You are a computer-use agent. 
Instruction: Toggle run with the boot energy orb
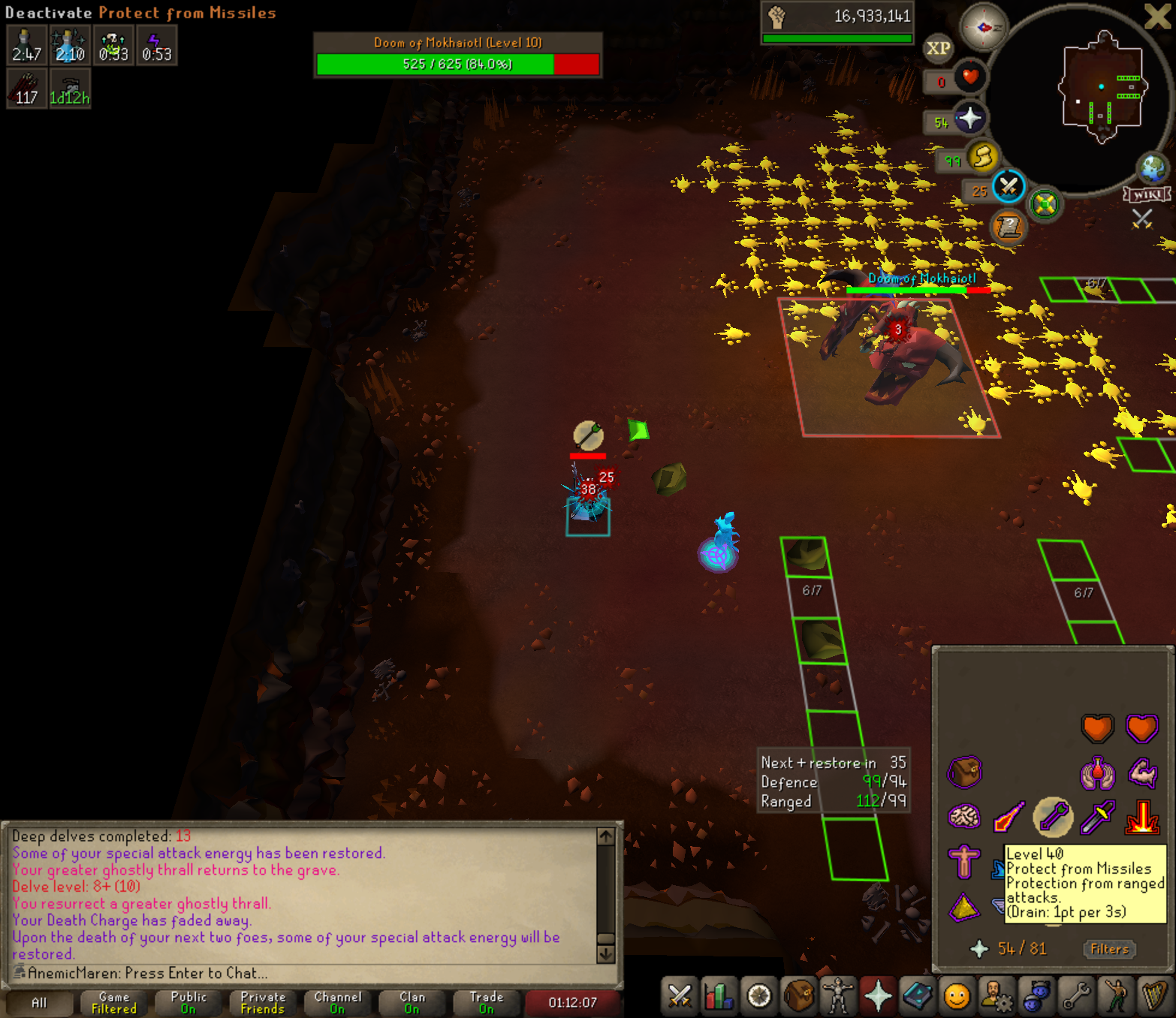click(982, 158)
